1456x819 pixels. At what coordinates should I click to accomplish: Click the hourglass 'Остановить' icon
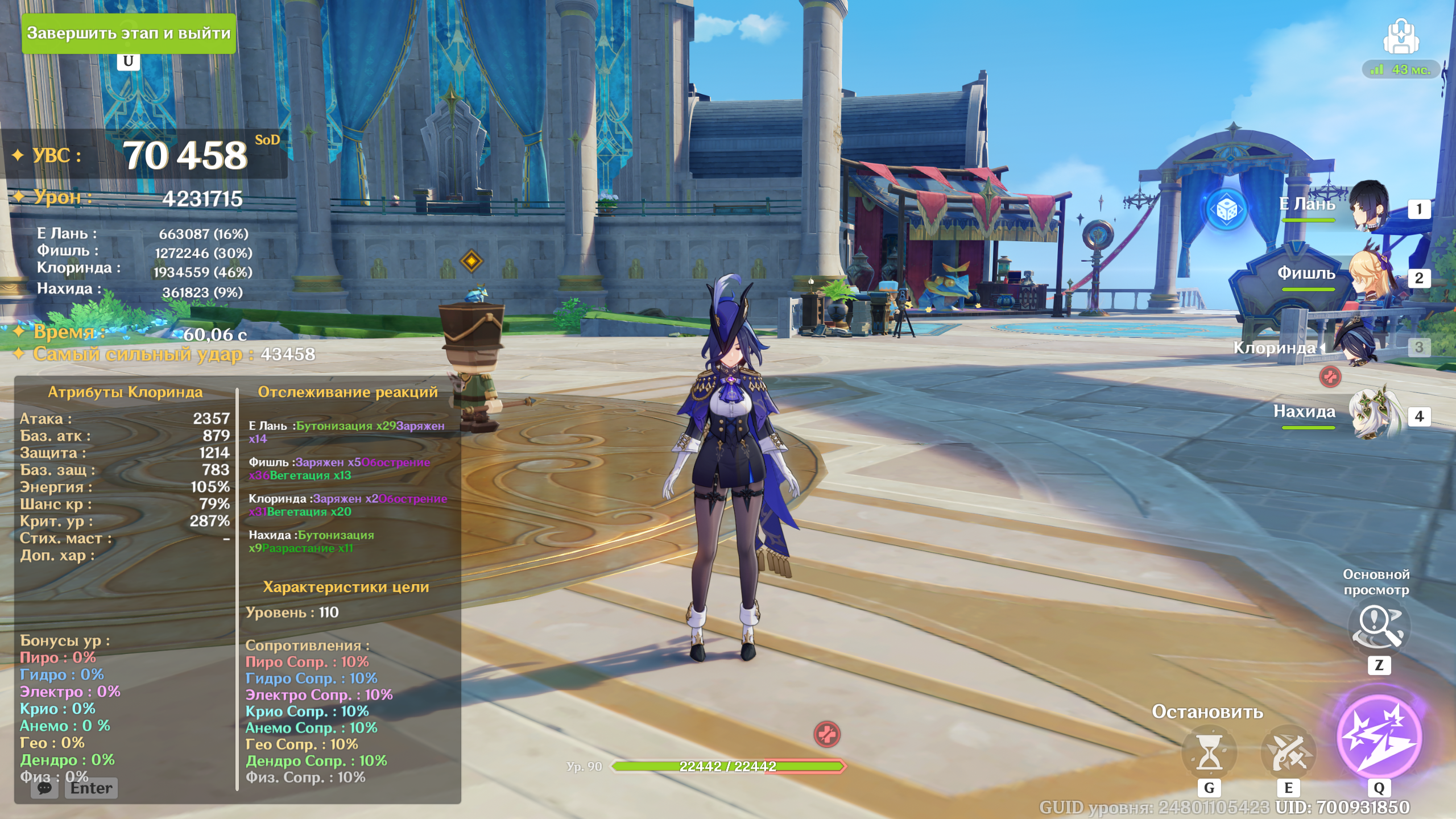(x=1209, y=752)
